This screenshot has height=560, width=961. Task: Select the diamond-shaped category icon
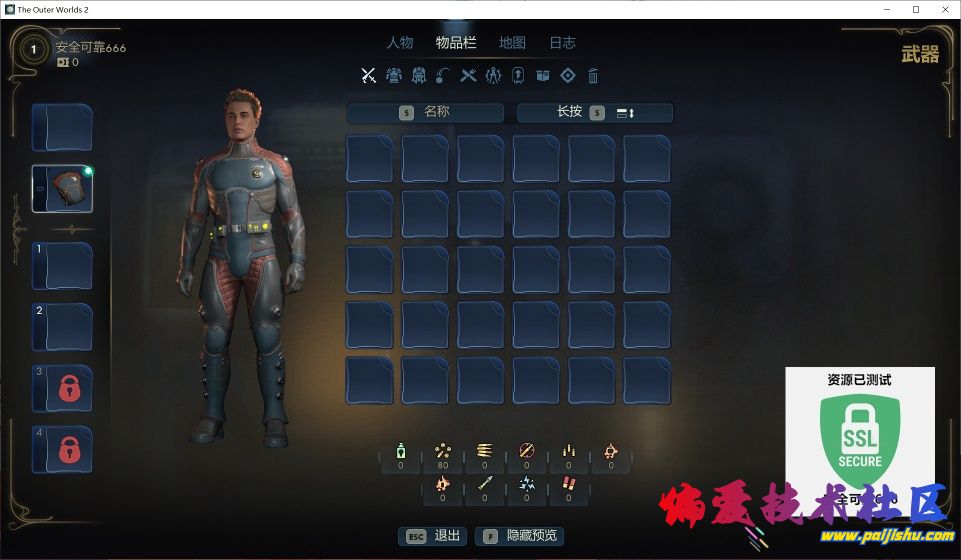(x=568, y=75)
